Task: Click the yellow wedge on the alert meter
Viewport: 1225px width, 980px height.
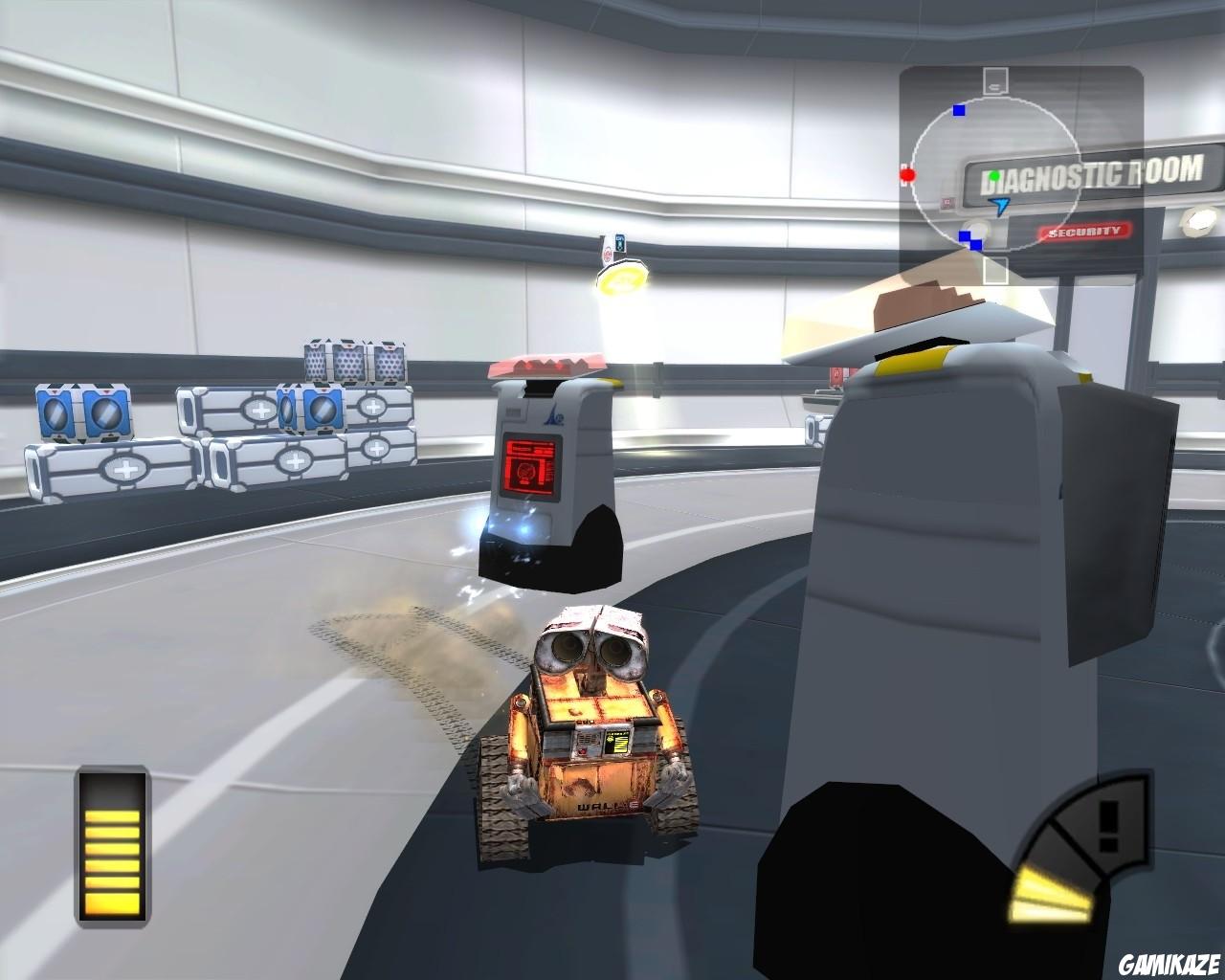Action: pos(1048,895)
